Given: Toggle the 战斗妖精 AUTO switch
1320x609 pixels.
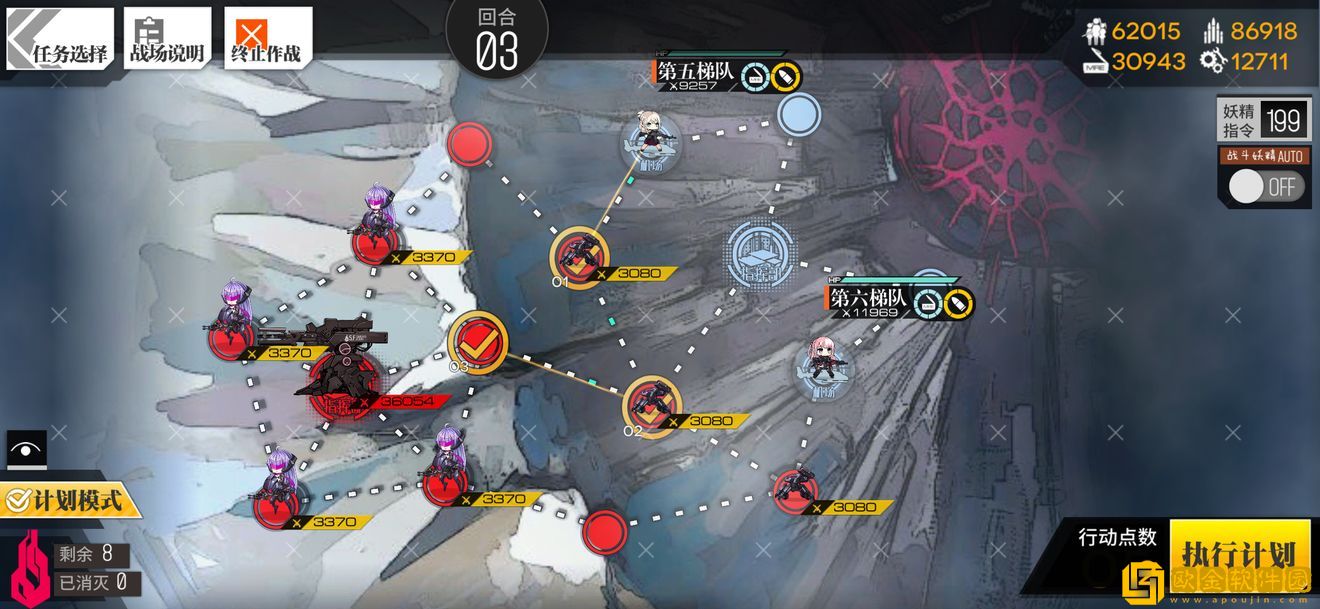Looking at the screenshot, I should pyautogui.click(x=1266, y=186).
